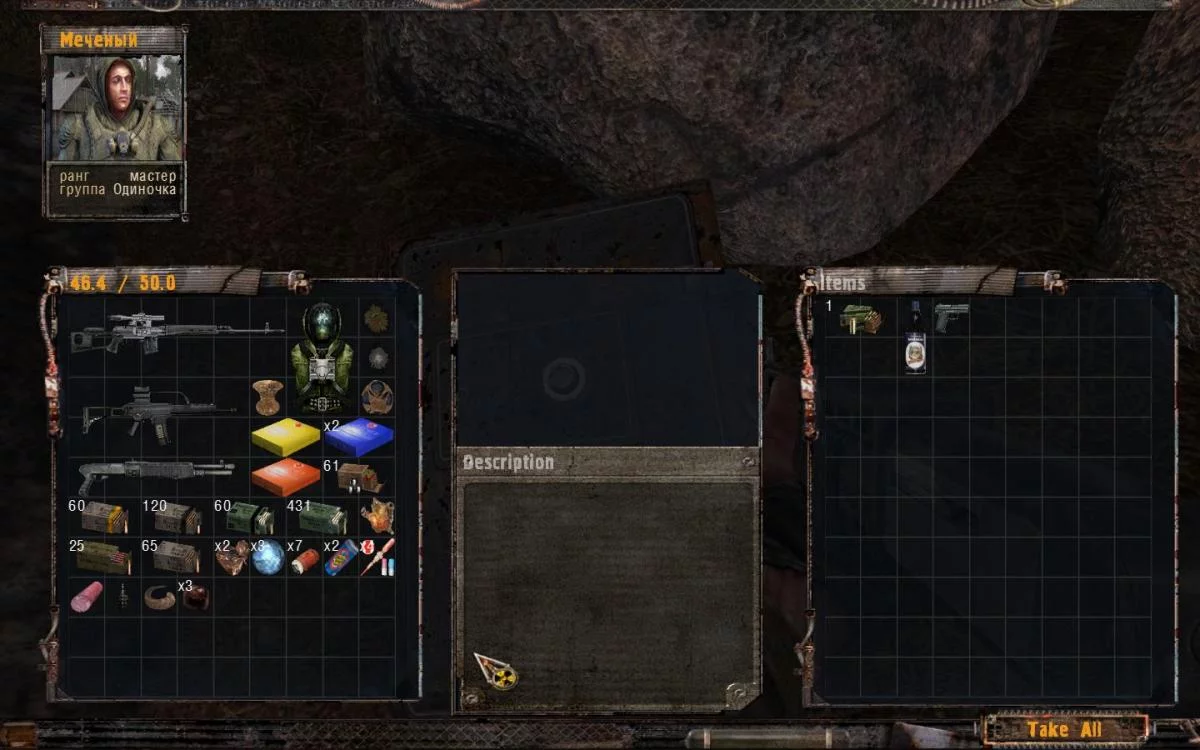
Task: Select the ammo box with count 120
Action: point(176,518)
